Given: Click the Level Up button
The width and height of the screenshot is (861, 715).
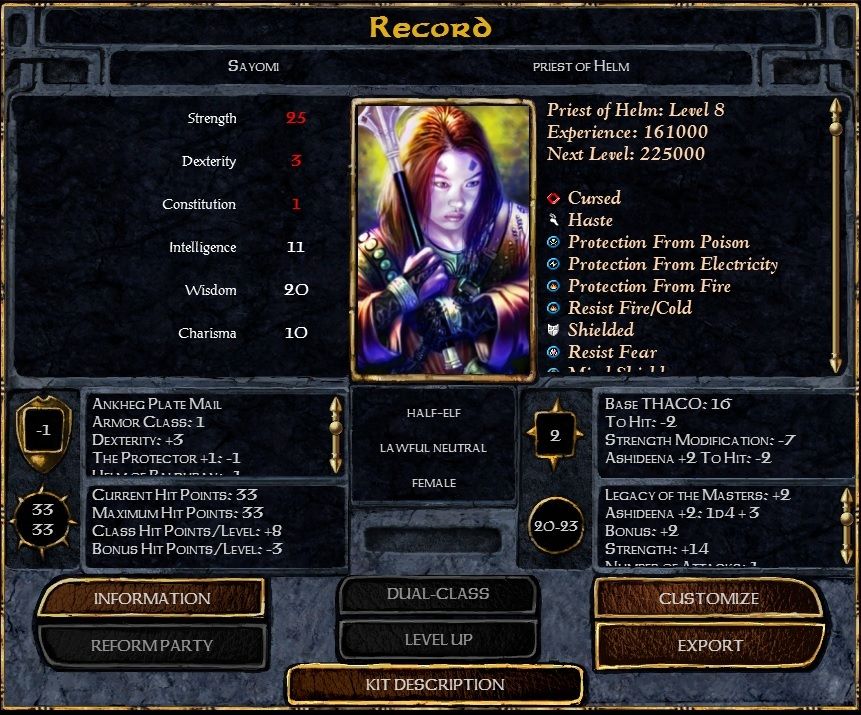Looking at the screenshot, I should 438,640.
